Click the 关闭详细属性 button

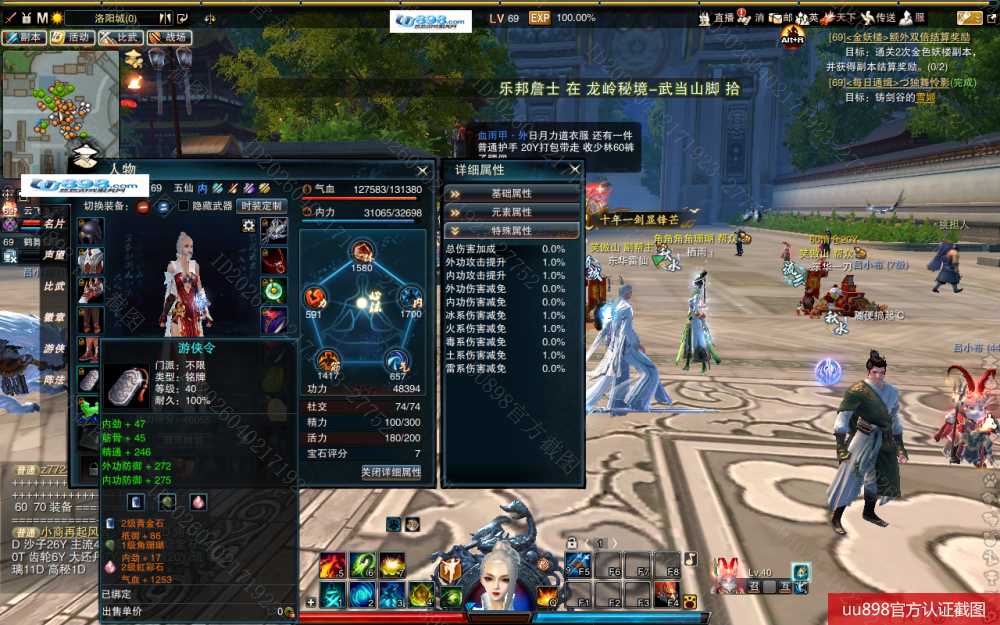tap(391, 472)
